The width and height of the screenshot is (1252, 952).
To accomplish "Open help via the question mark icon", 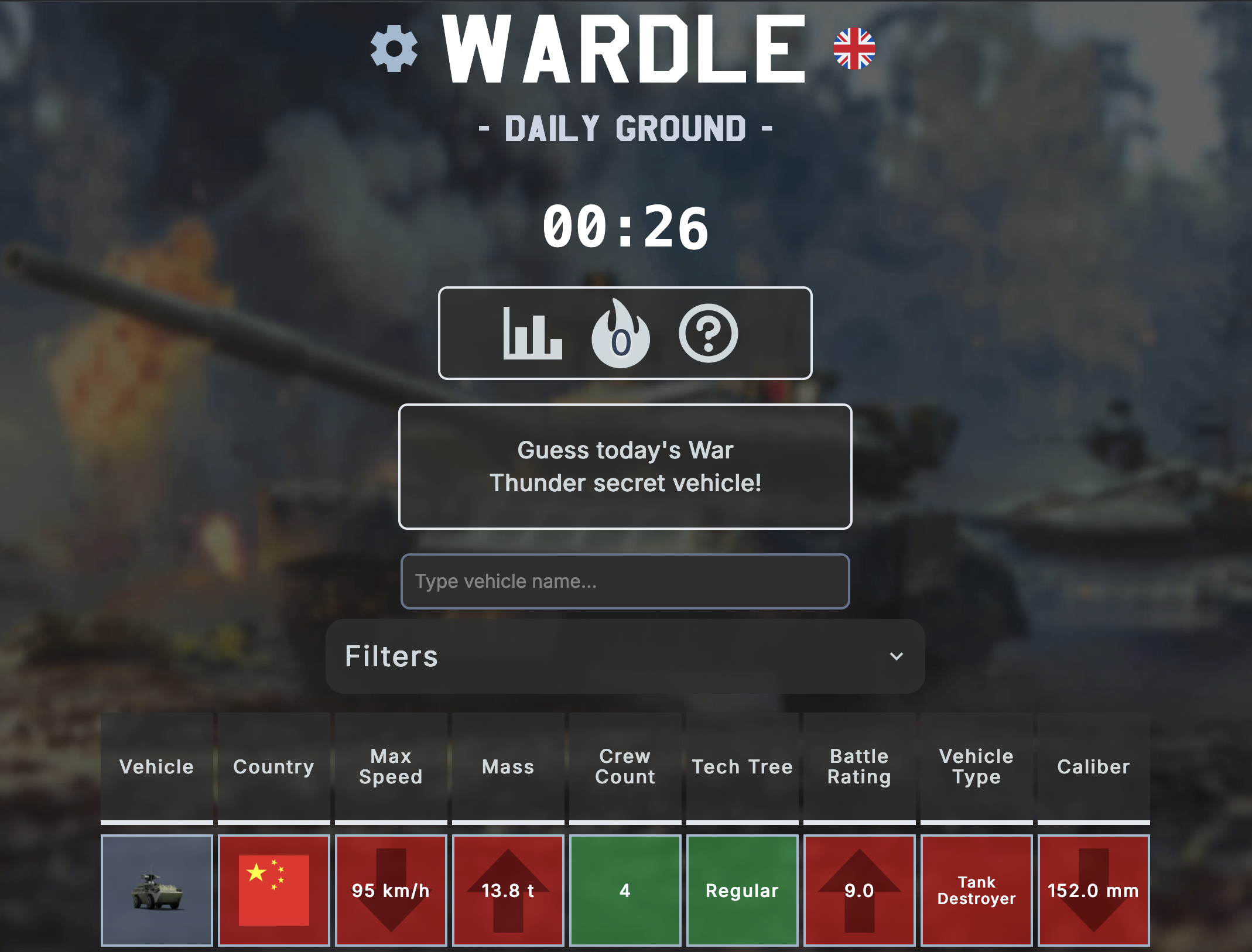I will (x=709, y=334).
